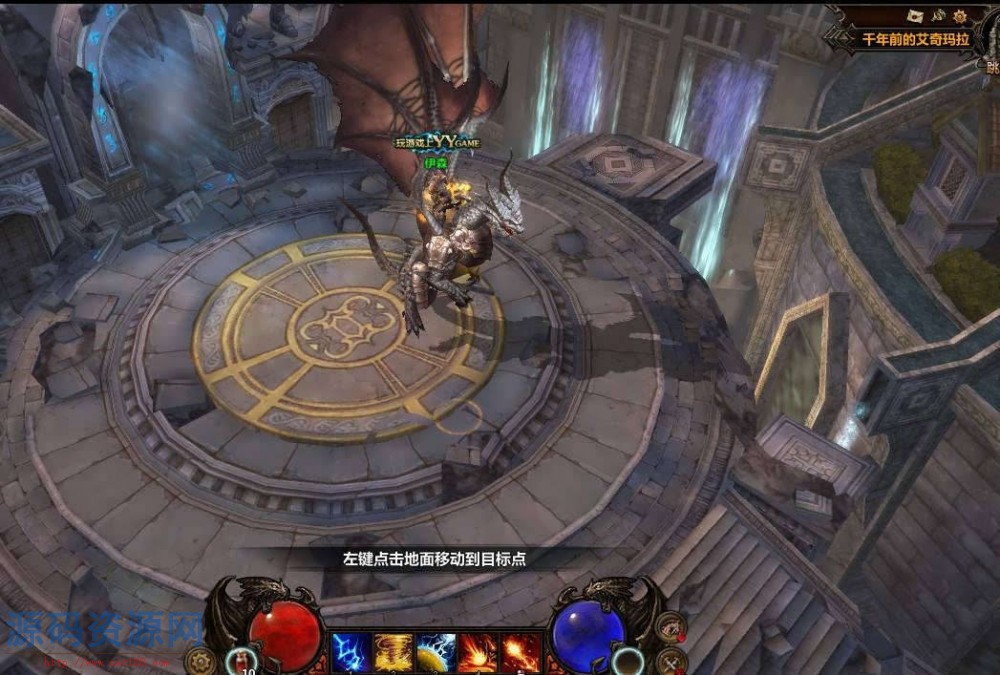Activate the blue lightning bolt skill
This screenshot has width=1000, height=675.
pos(351,653)
